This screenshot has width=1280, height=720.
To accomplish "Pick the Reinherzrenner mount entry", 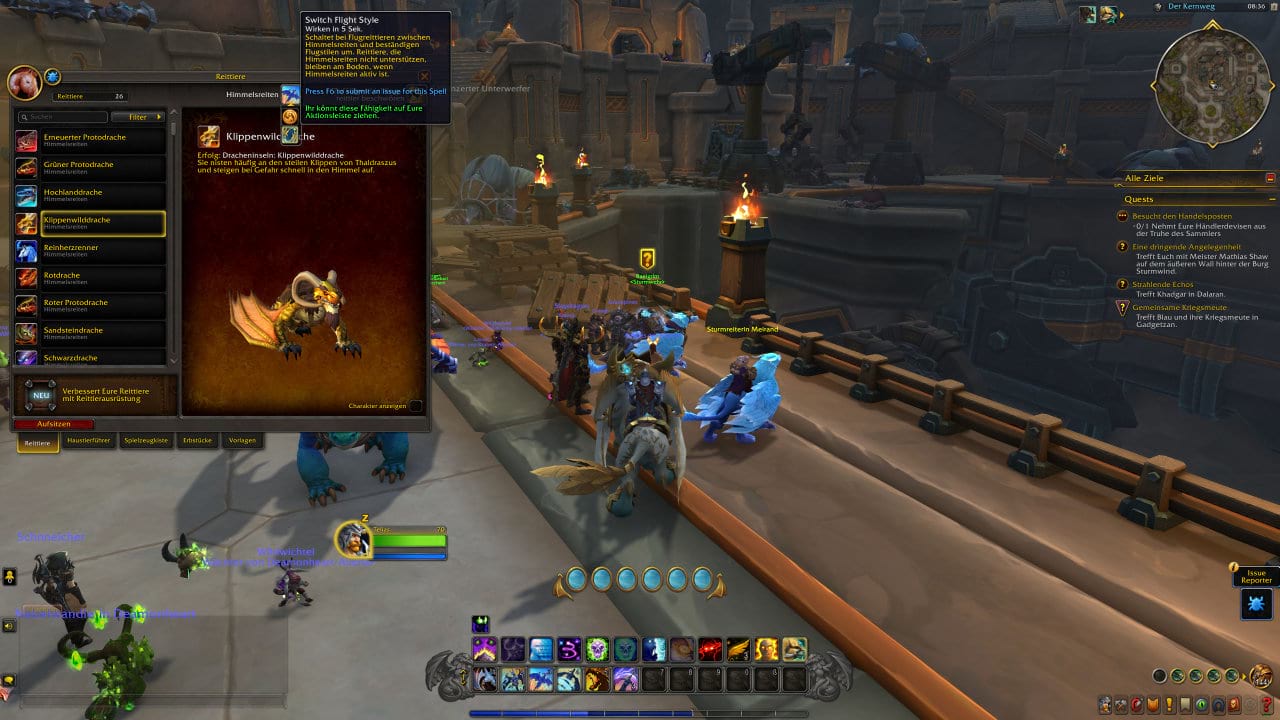I will tap(90, 250).
